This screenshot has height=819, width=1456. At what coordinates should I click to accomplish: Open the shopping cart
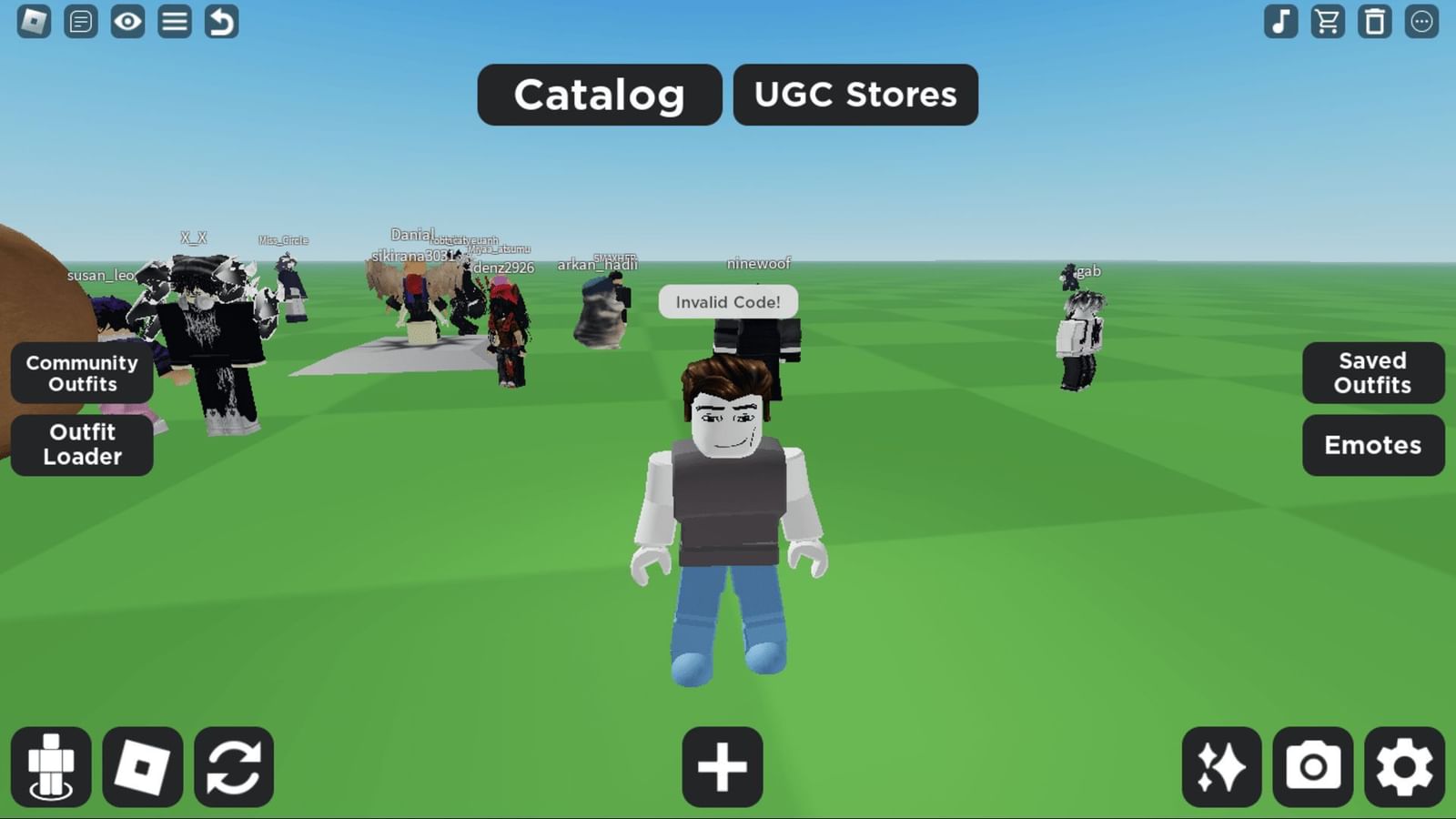coord(1329,23)
